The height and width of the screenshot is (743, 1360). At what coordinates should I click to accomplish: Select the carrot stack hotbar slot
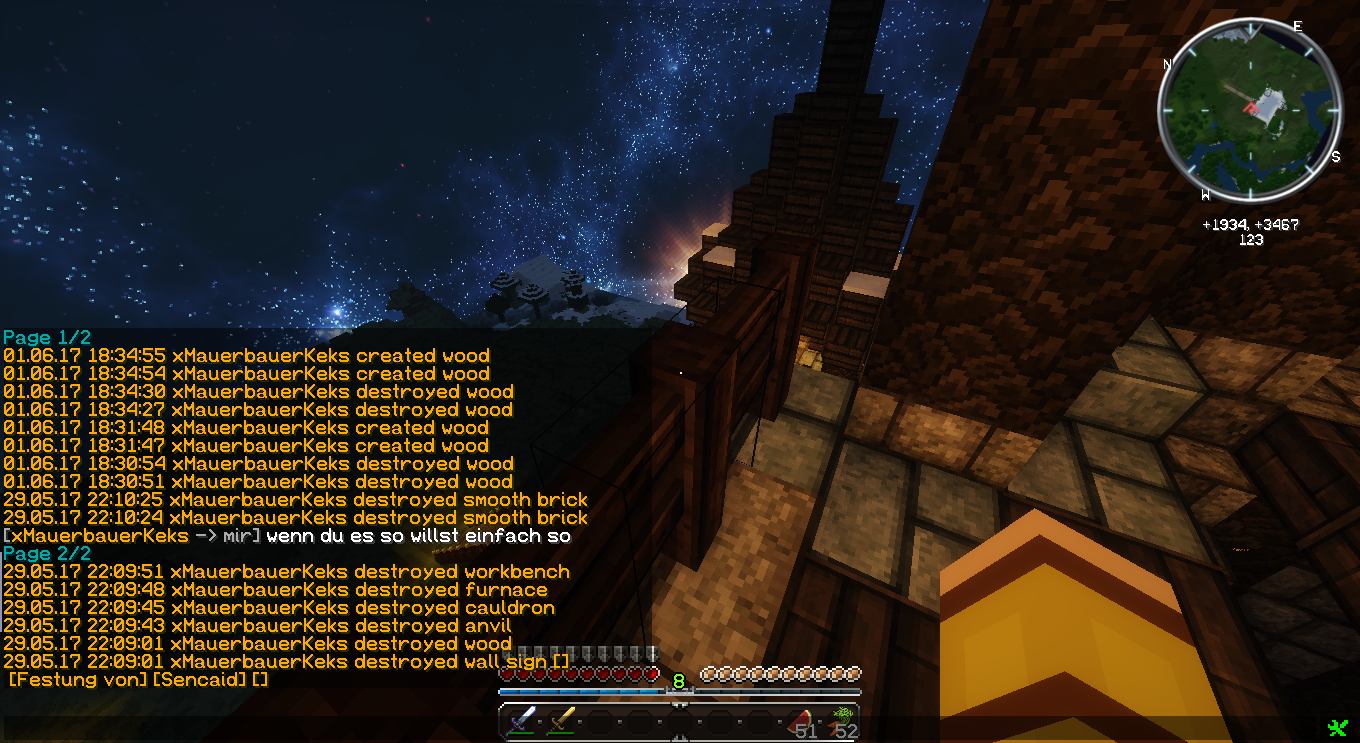(x=841, y=722)
